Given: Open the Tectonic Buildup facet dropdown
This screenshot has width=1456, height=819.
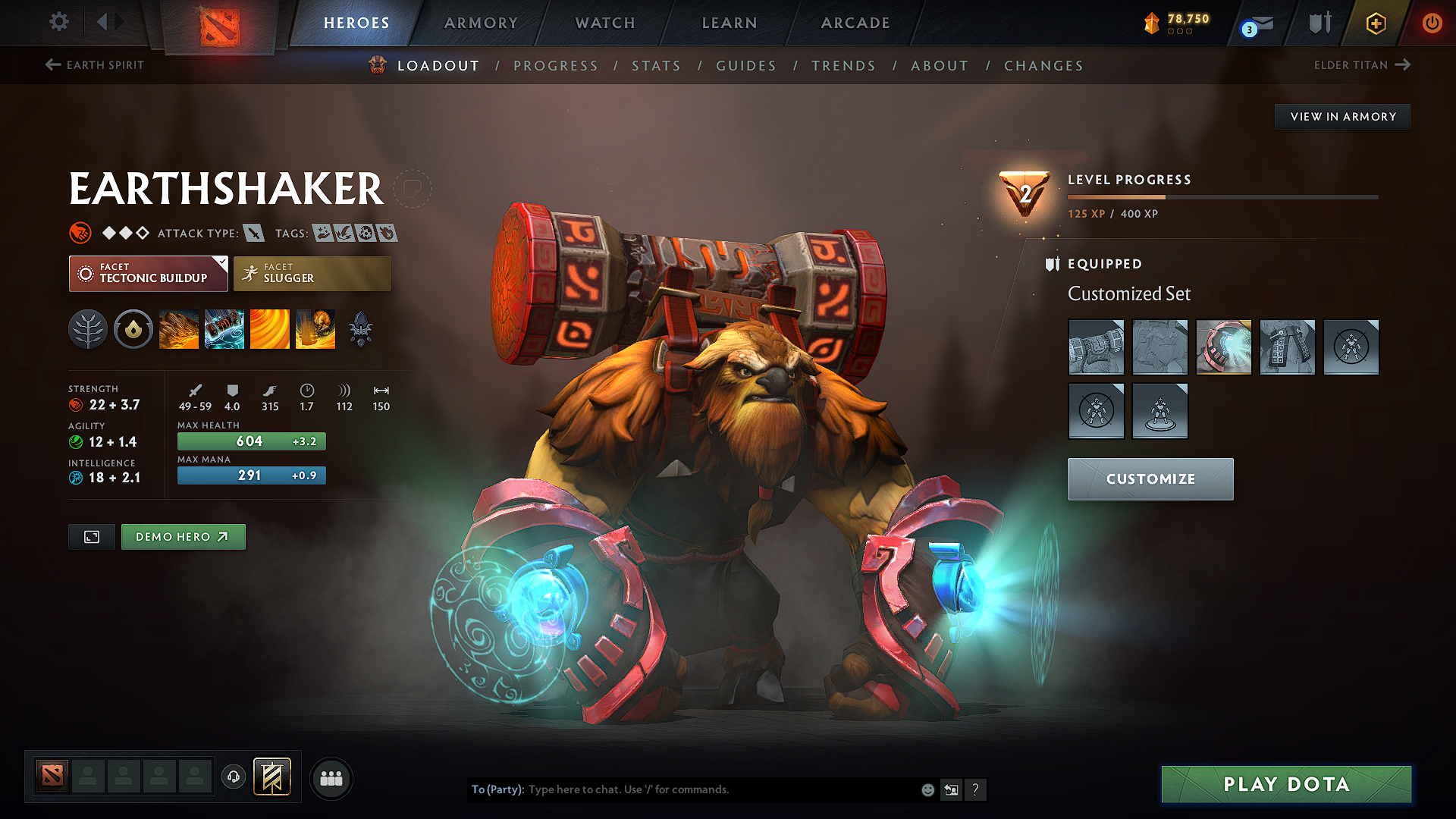Looking at the screenshot, I should tap(148, 273).
